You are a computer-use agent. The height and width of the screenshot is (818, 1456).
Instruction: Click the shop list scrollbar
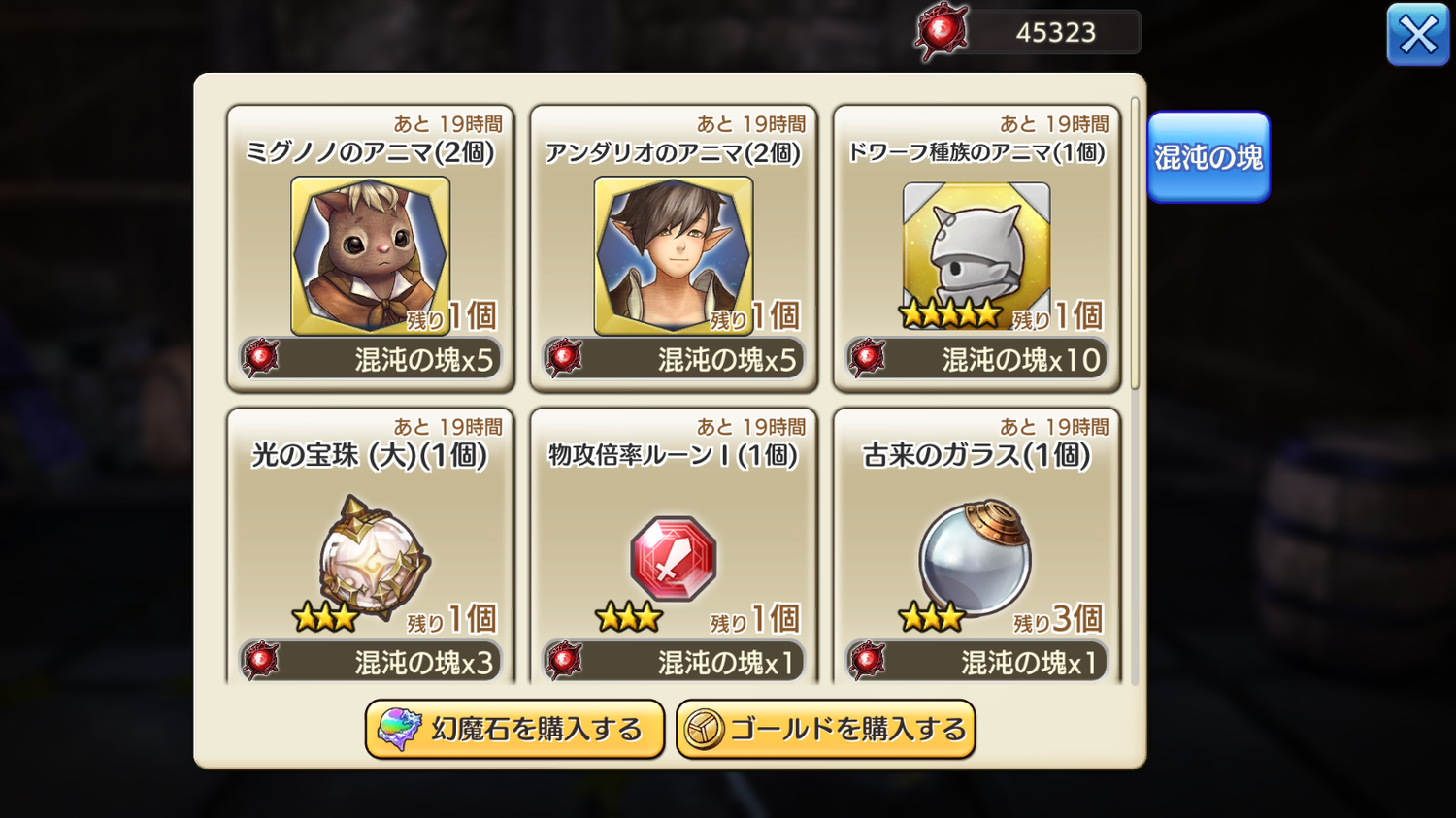coord(1135,243)
